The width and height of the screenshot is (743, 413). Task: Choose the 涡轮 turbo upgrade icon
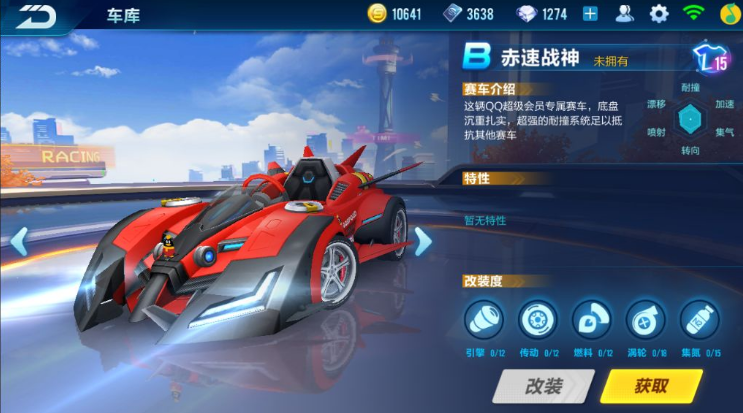(x=646, y=320)
